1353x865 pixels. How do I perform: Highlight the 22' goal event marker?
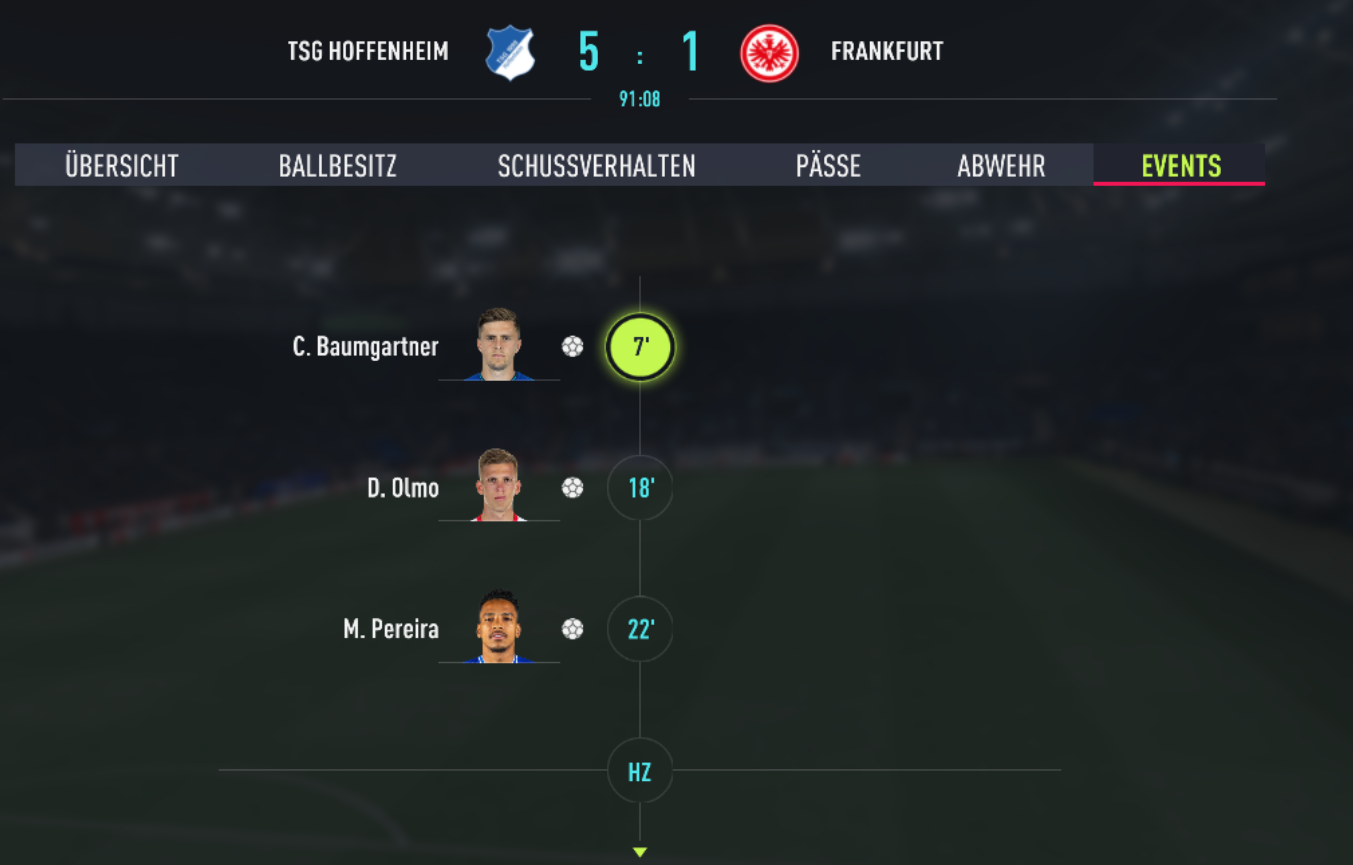pyautogui.click(x=640, y=629)
